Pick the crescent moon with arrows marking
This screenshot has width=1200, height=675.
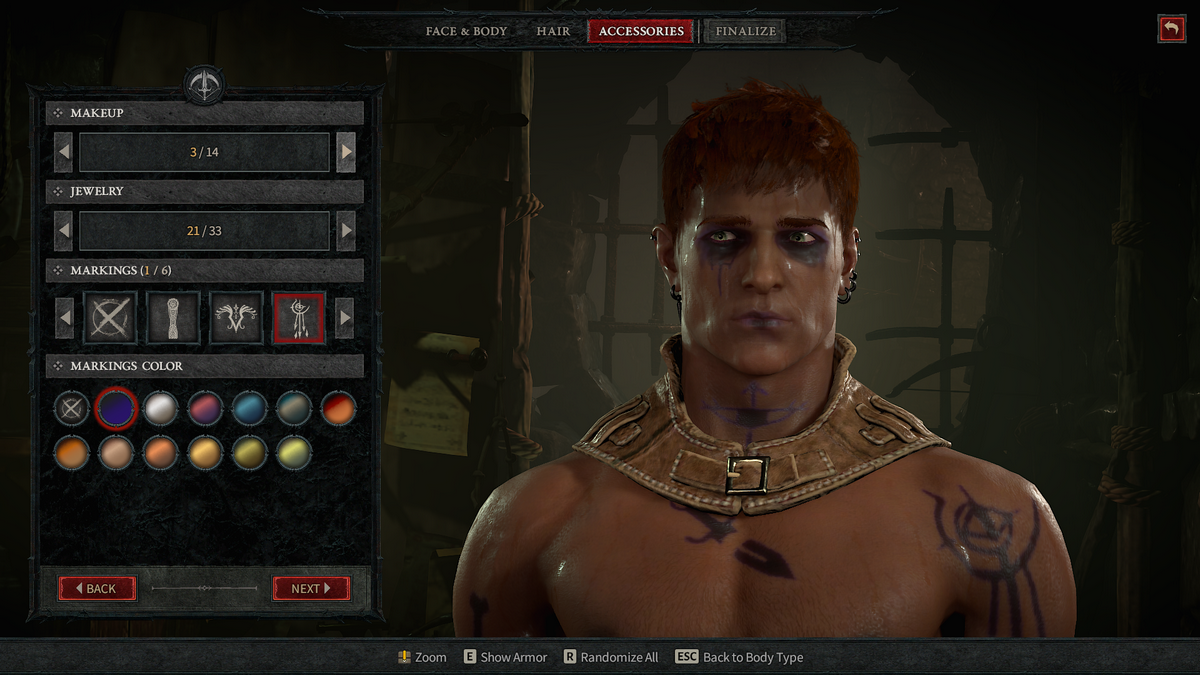tap(299, 318)
